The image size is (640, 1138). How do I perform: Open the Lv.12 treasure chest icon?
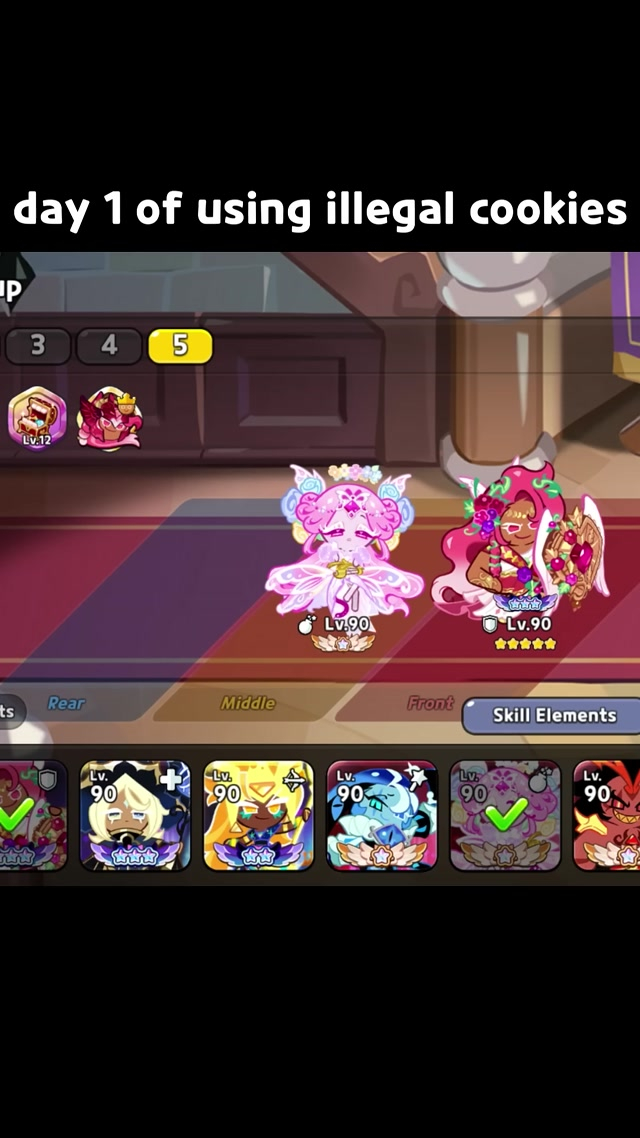pos(37,417)
